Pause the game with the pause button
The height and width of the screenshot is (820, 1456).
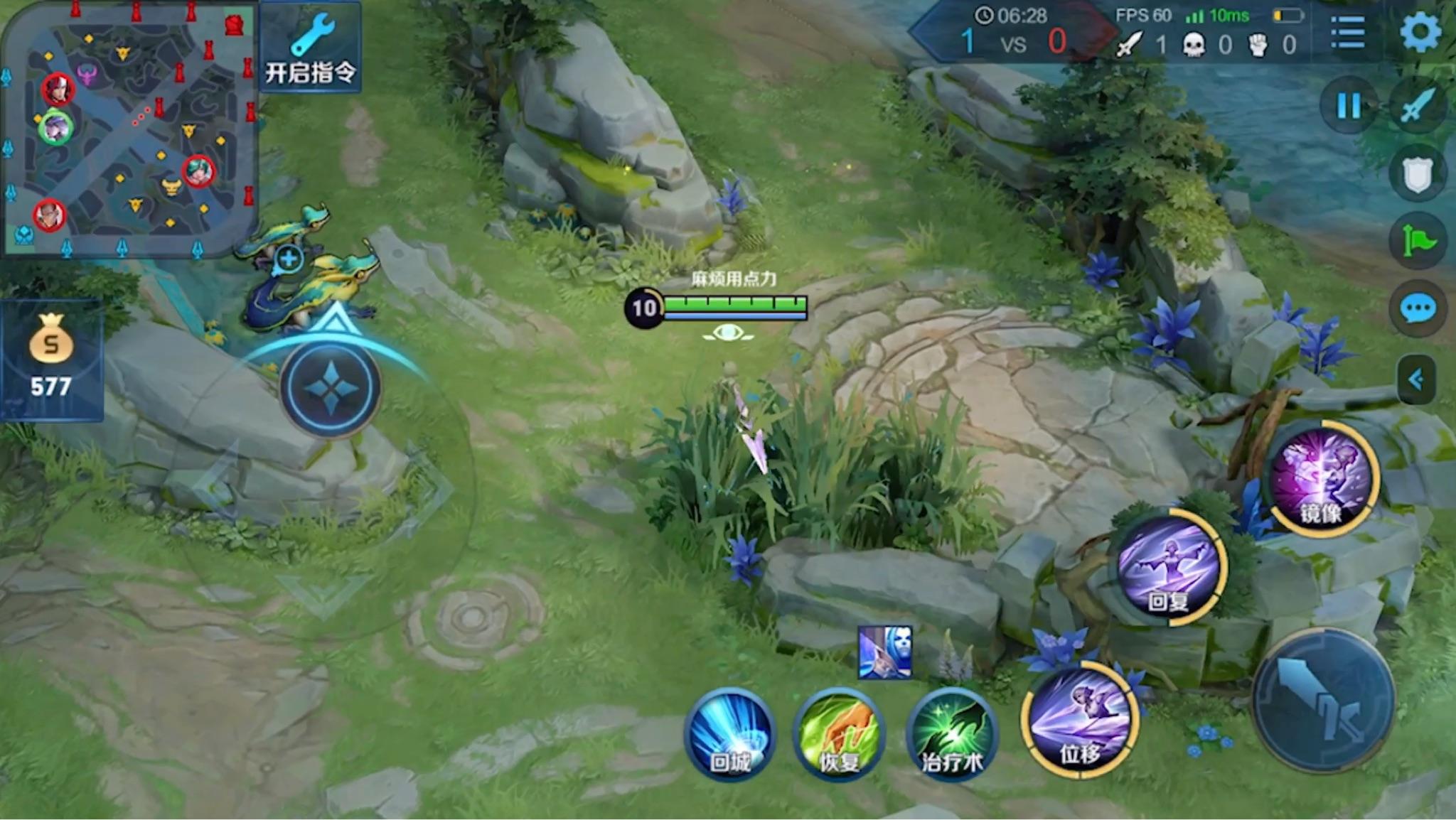(x=1348, y=107)
